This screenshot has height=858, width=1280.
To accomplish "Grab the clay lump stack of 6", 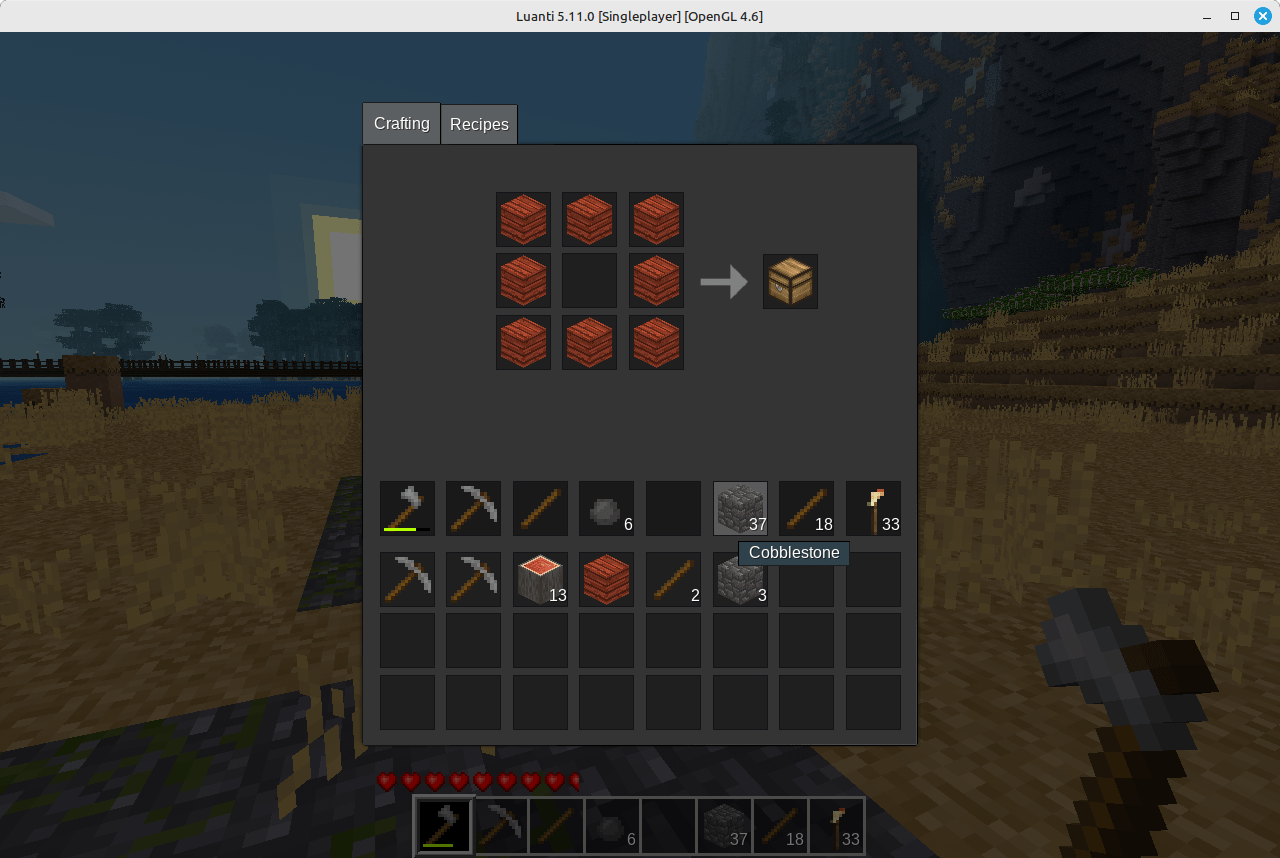I will coord(606,508).
